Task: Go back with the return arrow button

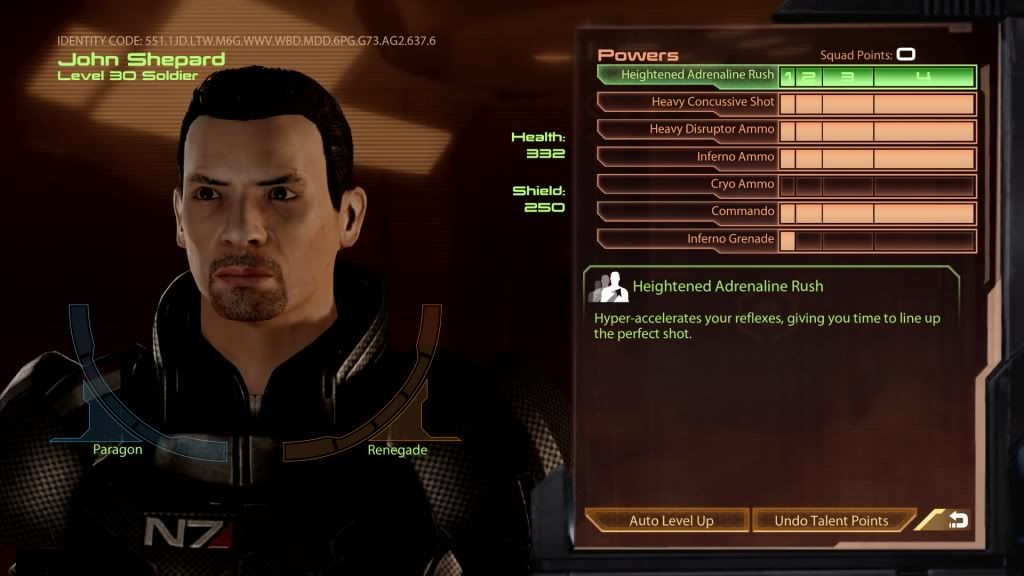Action: [x=956, y=520]
